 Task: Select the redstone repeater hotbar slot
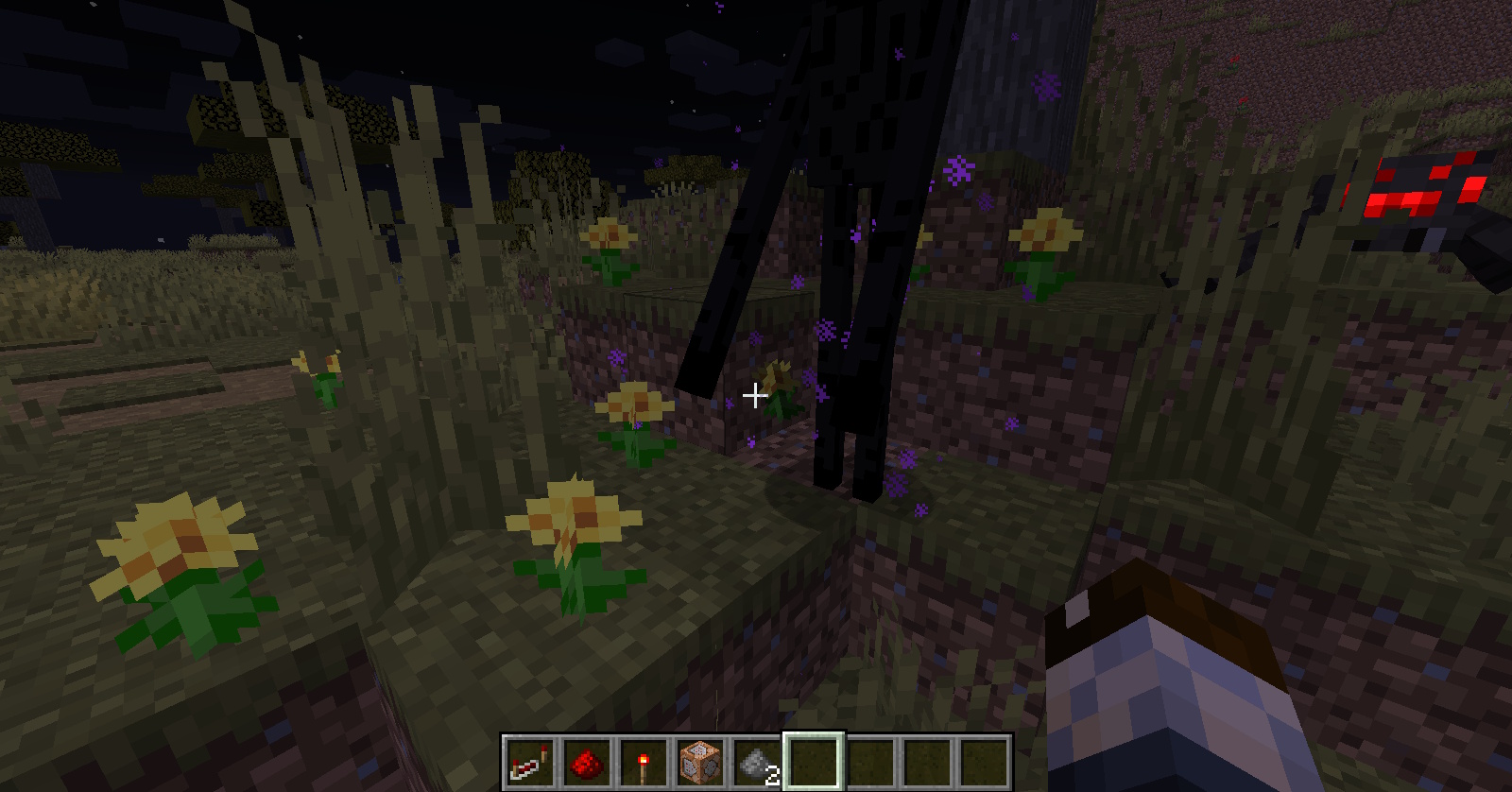coord(529,762)
